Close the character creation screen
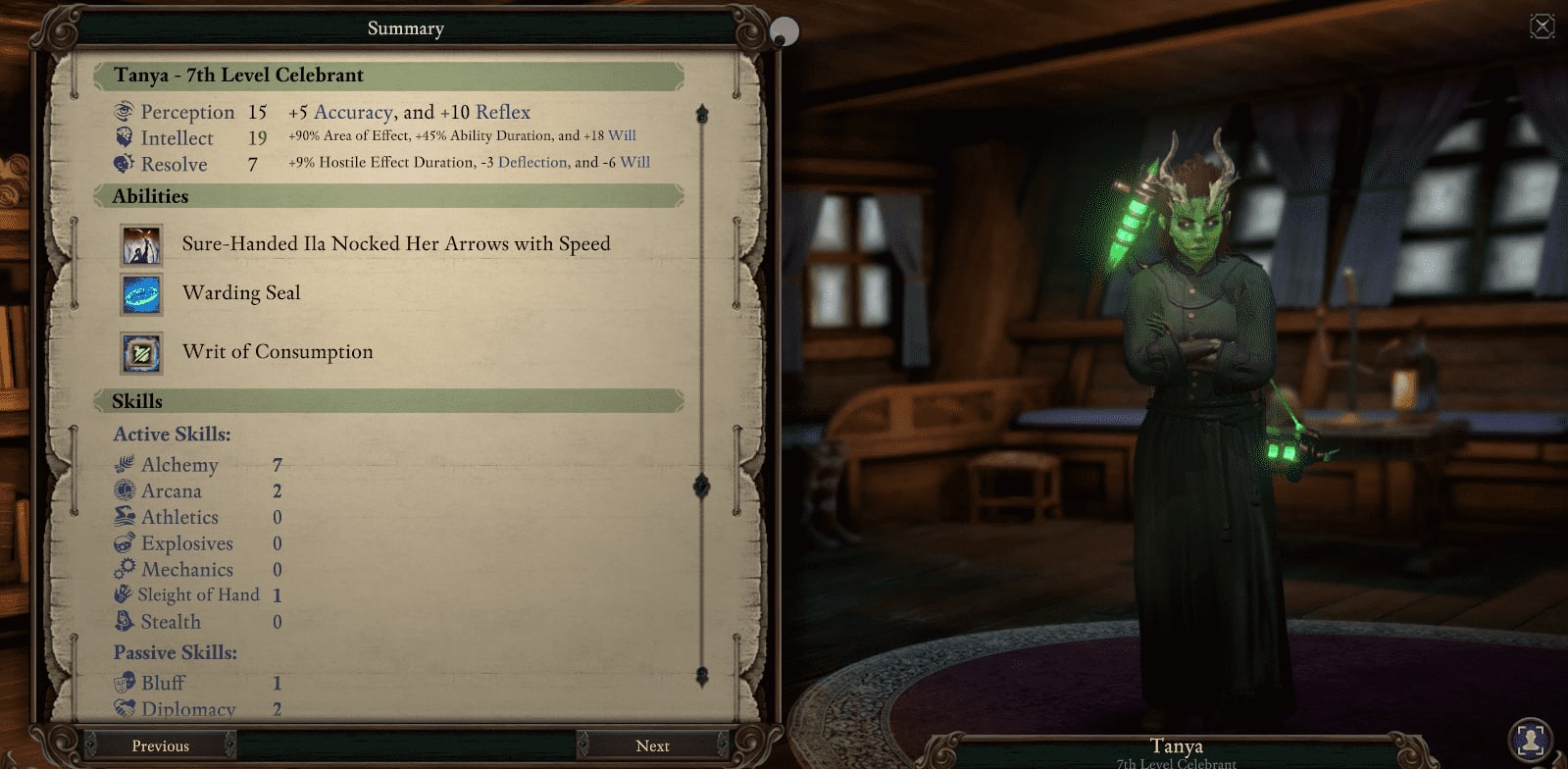Image resolution: width=1568 pixels, height=769 pixels. (1542, 26)
